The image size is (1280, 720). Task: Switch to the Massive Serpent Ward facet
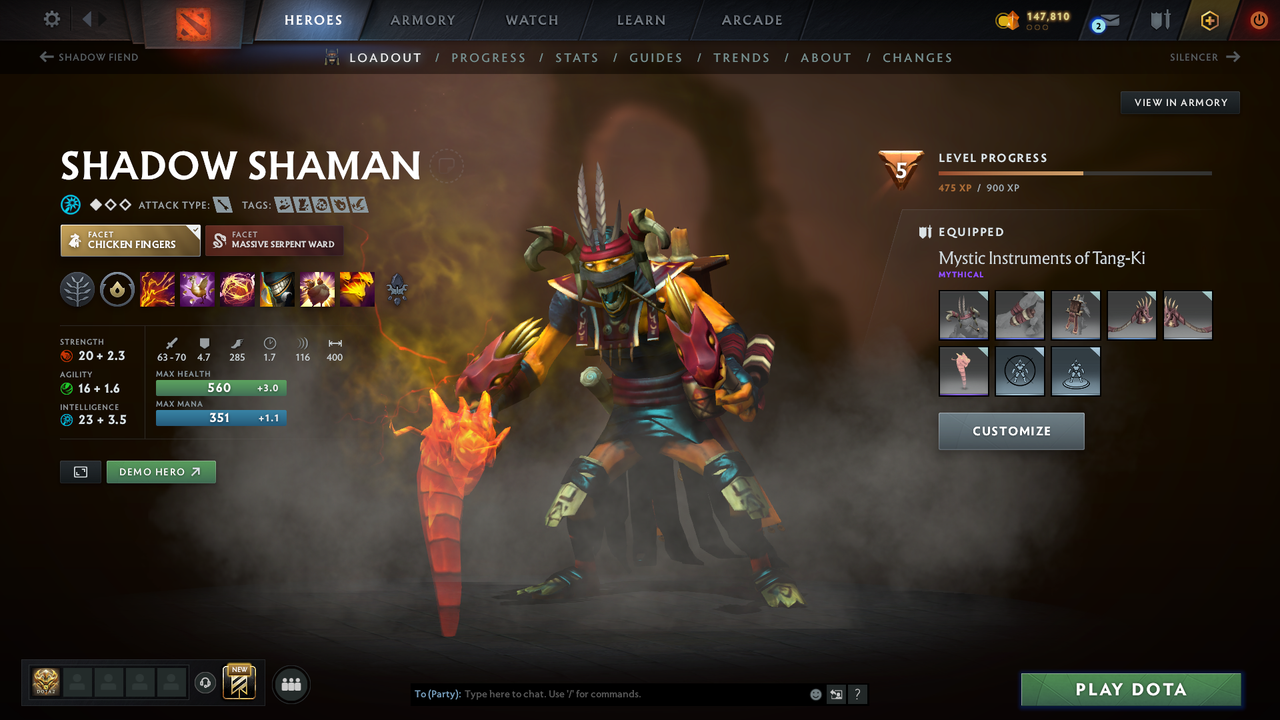[274, 240]
